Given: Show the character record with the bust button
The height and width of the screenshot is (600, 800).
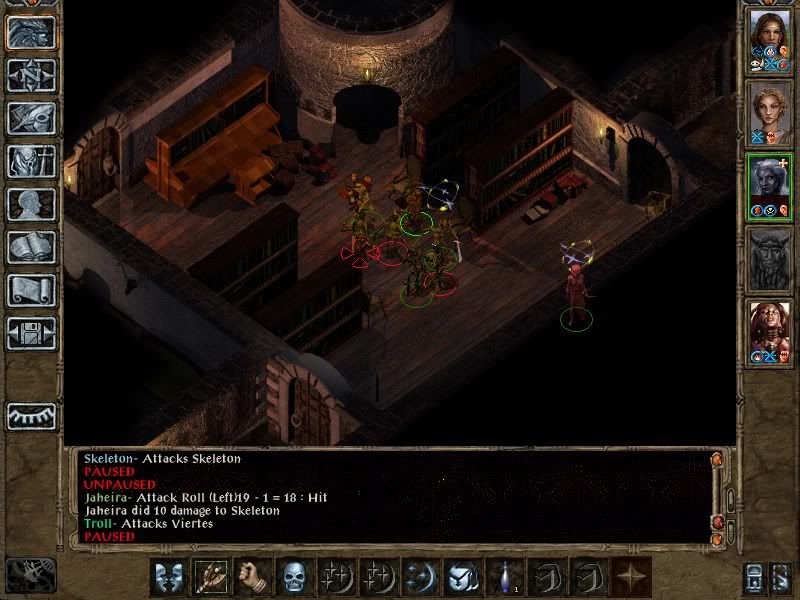Looking at the screenshot, I should (x=31, y=204).
